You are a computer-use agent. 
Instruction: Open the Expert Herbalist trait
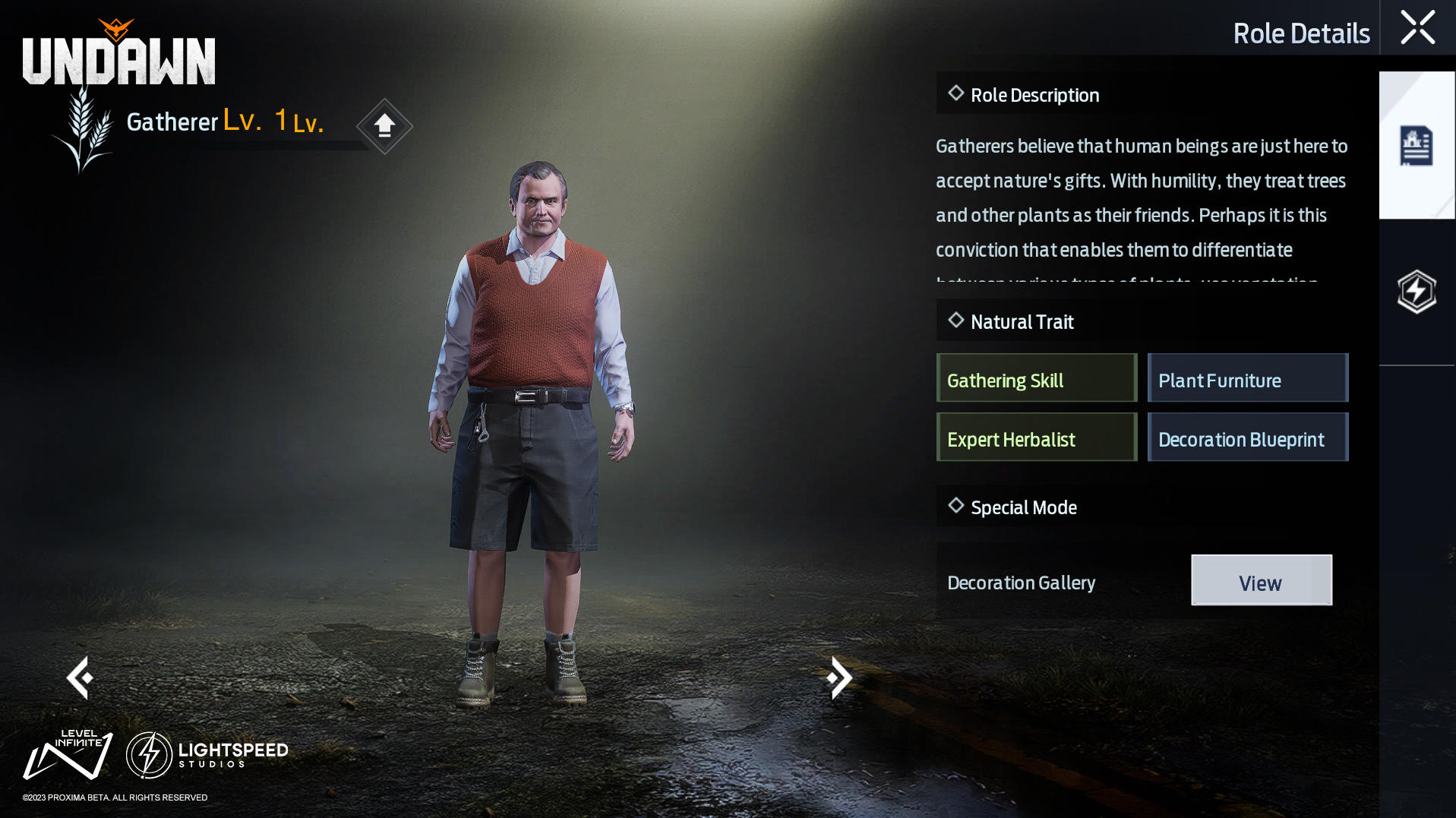coord(1036,437)
